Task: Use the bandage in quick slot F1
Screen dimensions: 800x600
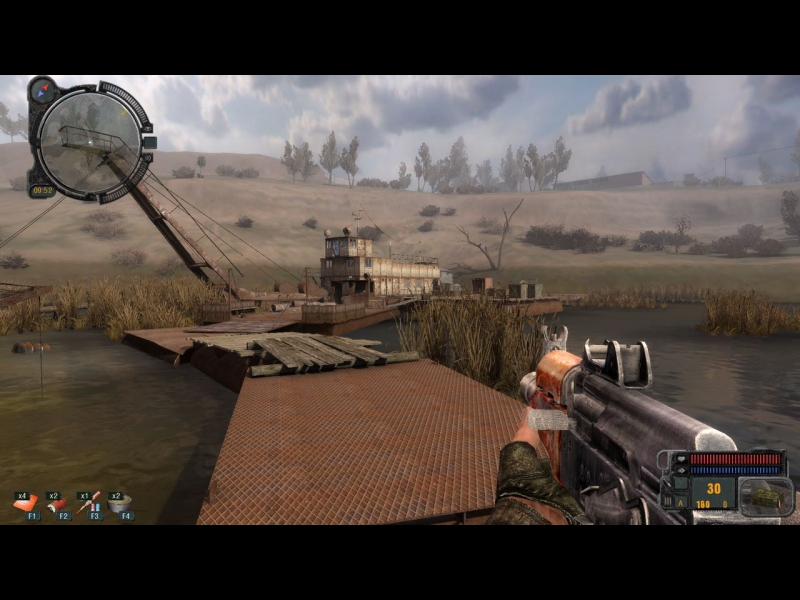Action: coord(25,504)
